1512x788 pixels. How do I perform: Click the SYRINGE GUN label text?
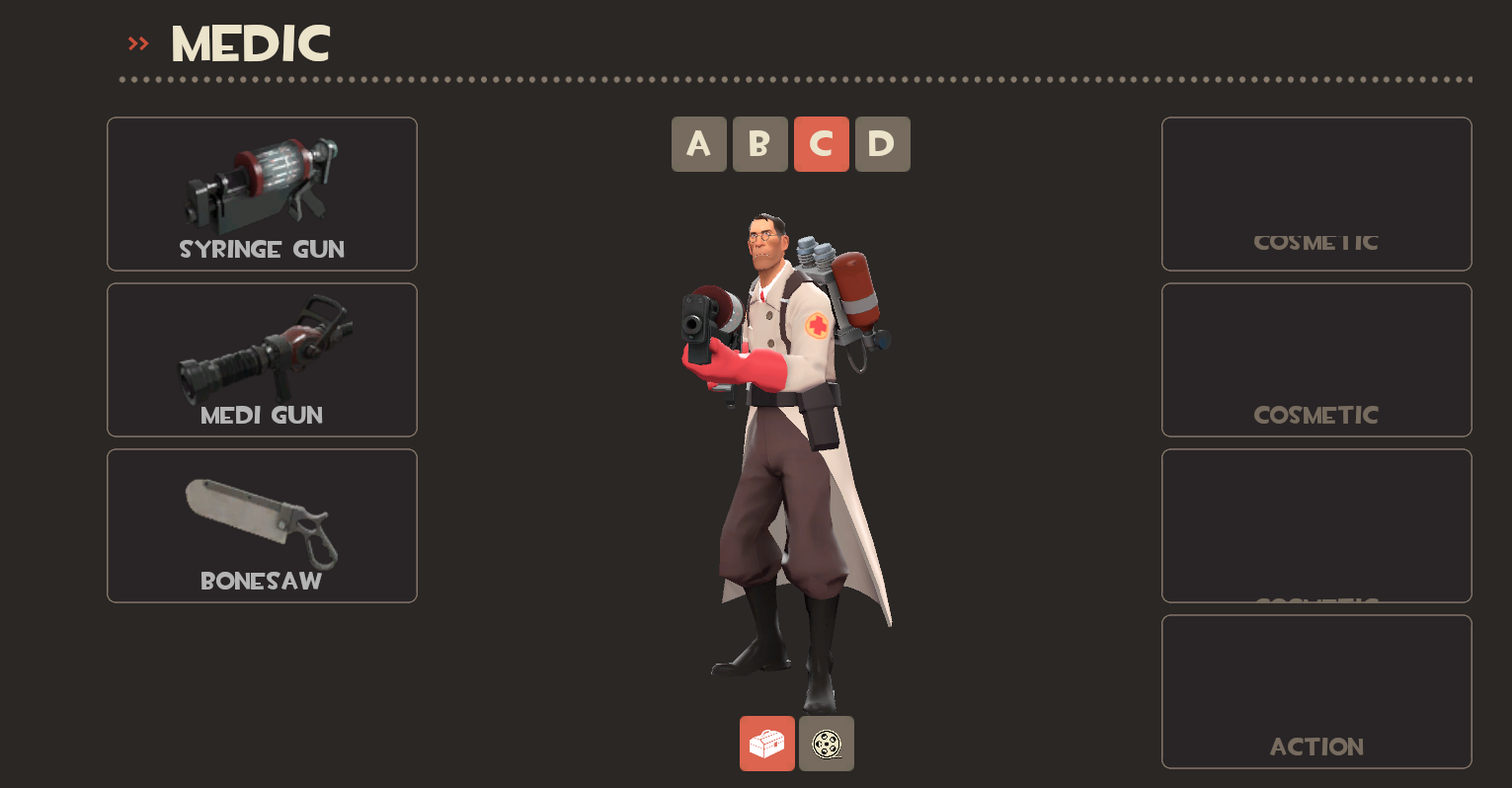pos(261,249)
